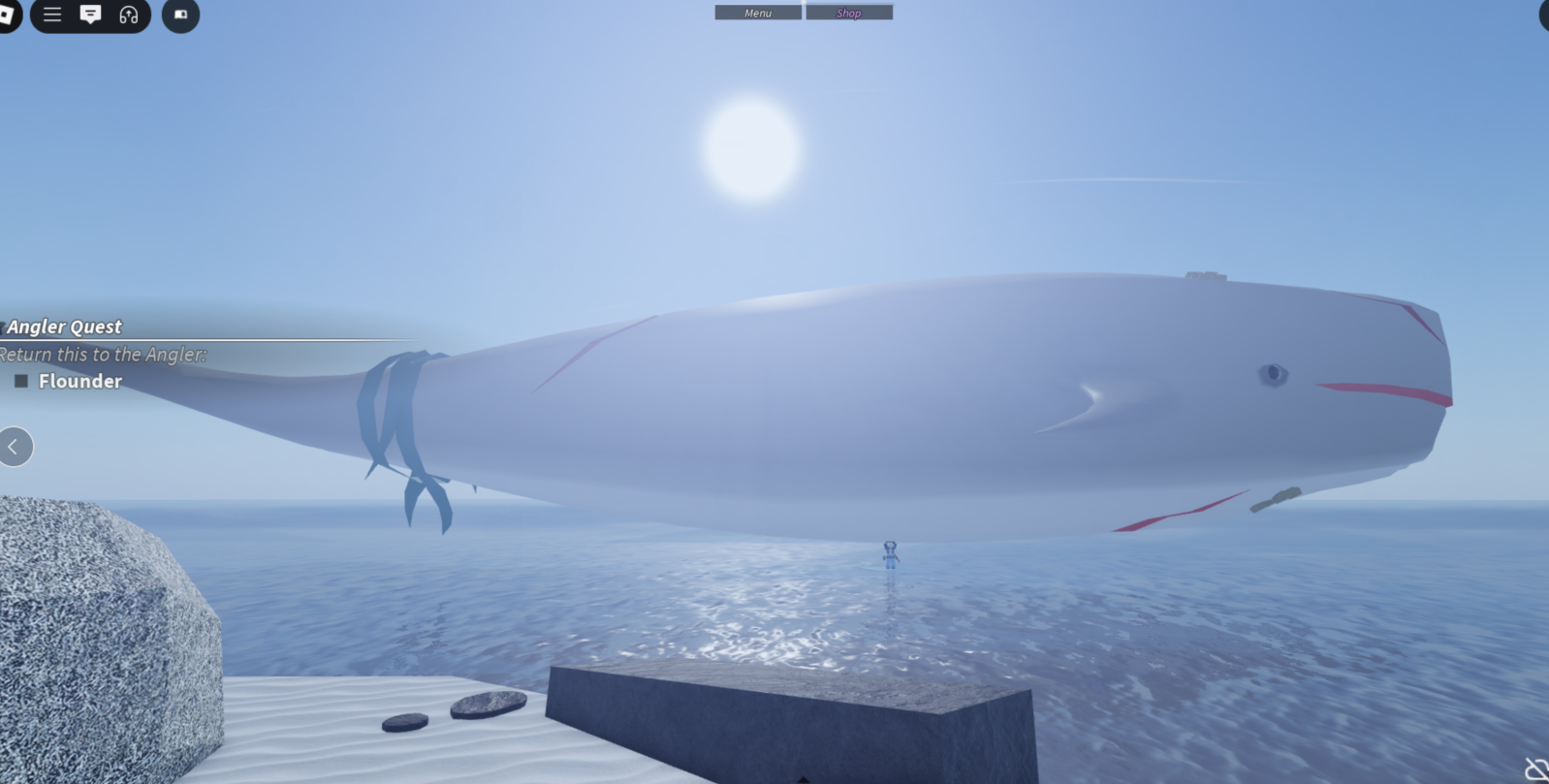Expand the hamburger menu icon
1549x784 pixels.
pyautogui.click(x=52, y=16)
